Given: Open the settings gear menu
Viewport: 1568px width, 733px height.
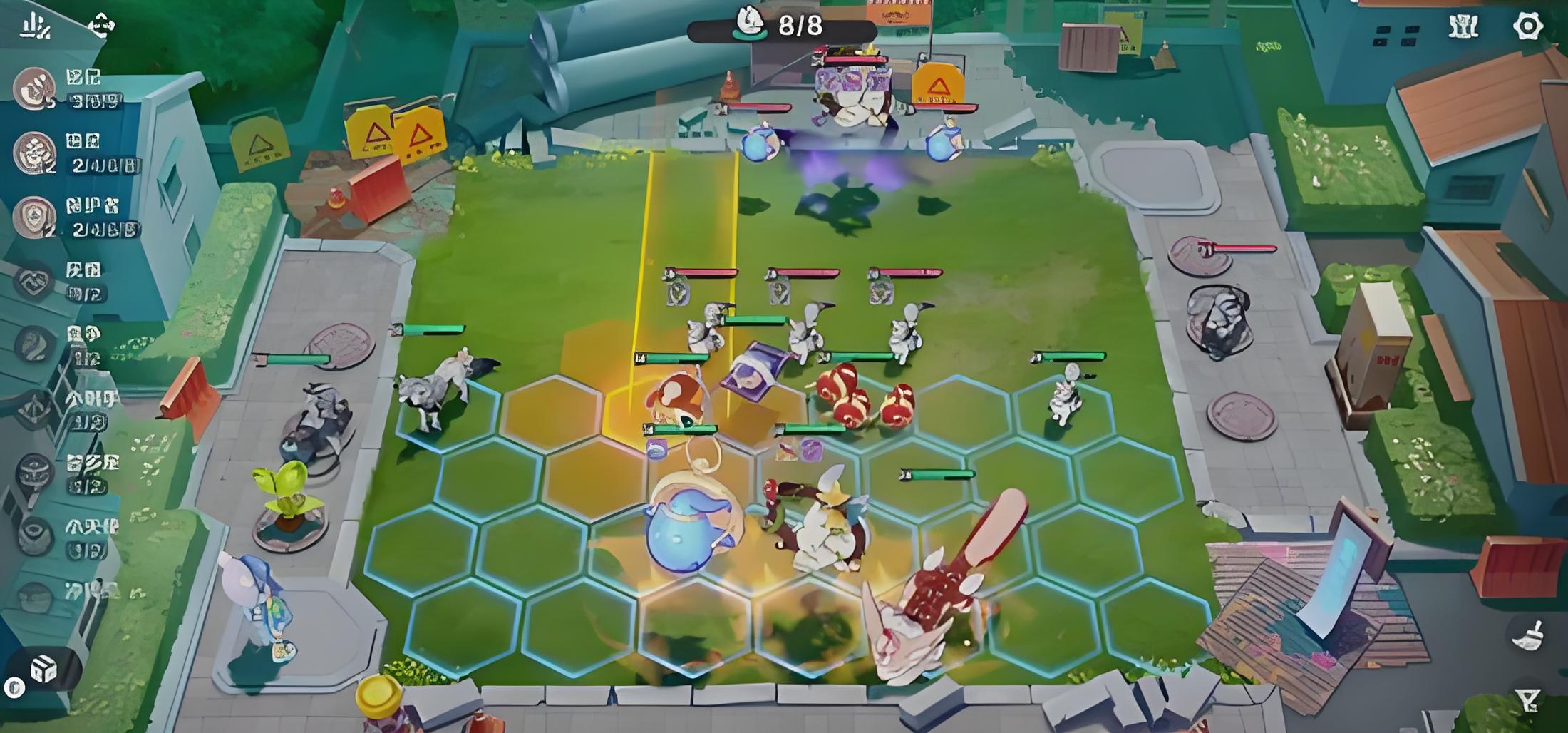Looking at the screenshot, I should pos(1527,26).
